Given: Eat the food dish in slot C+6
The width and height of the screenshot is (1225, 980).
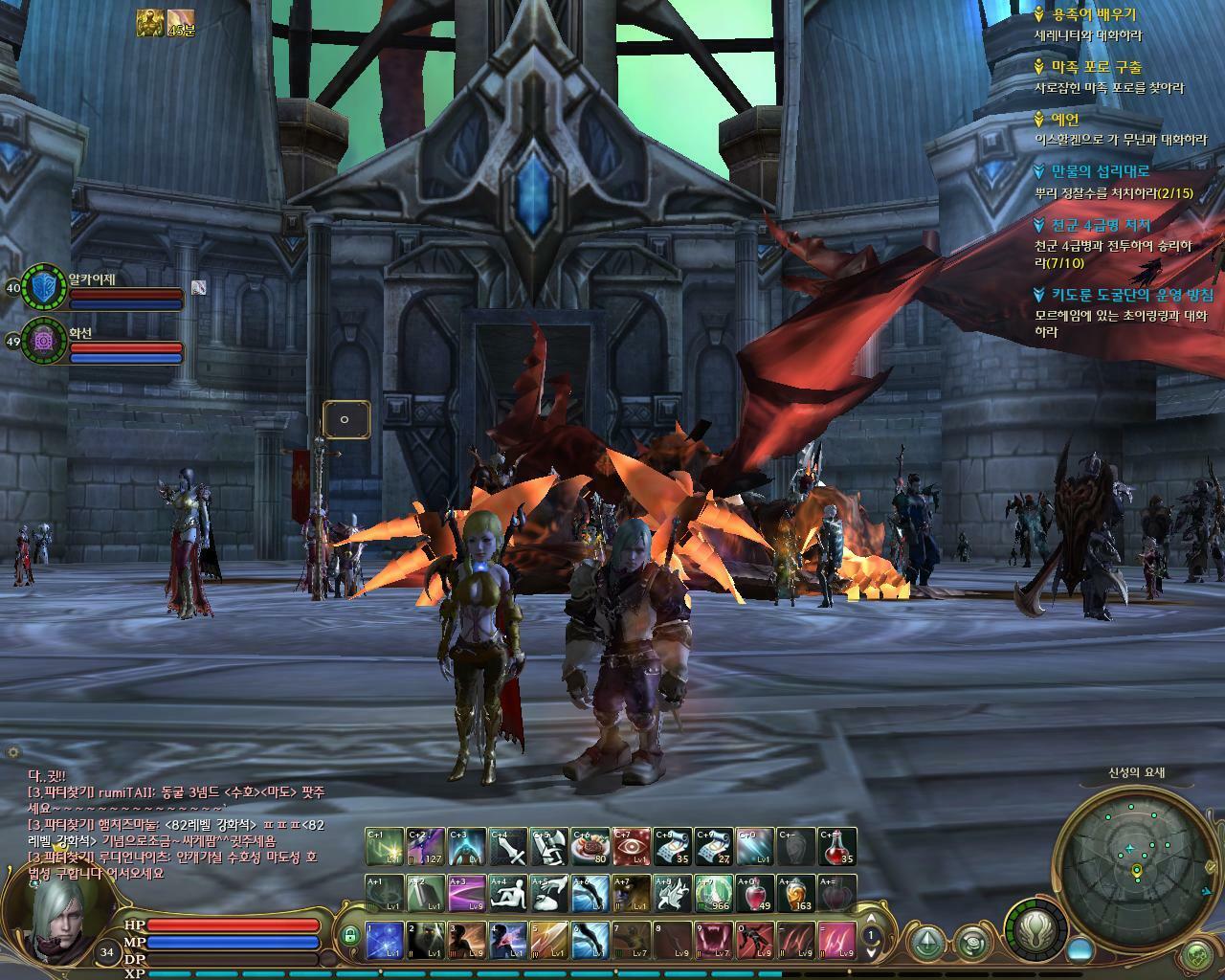Looking at the screenshot, I should (590, 846).
